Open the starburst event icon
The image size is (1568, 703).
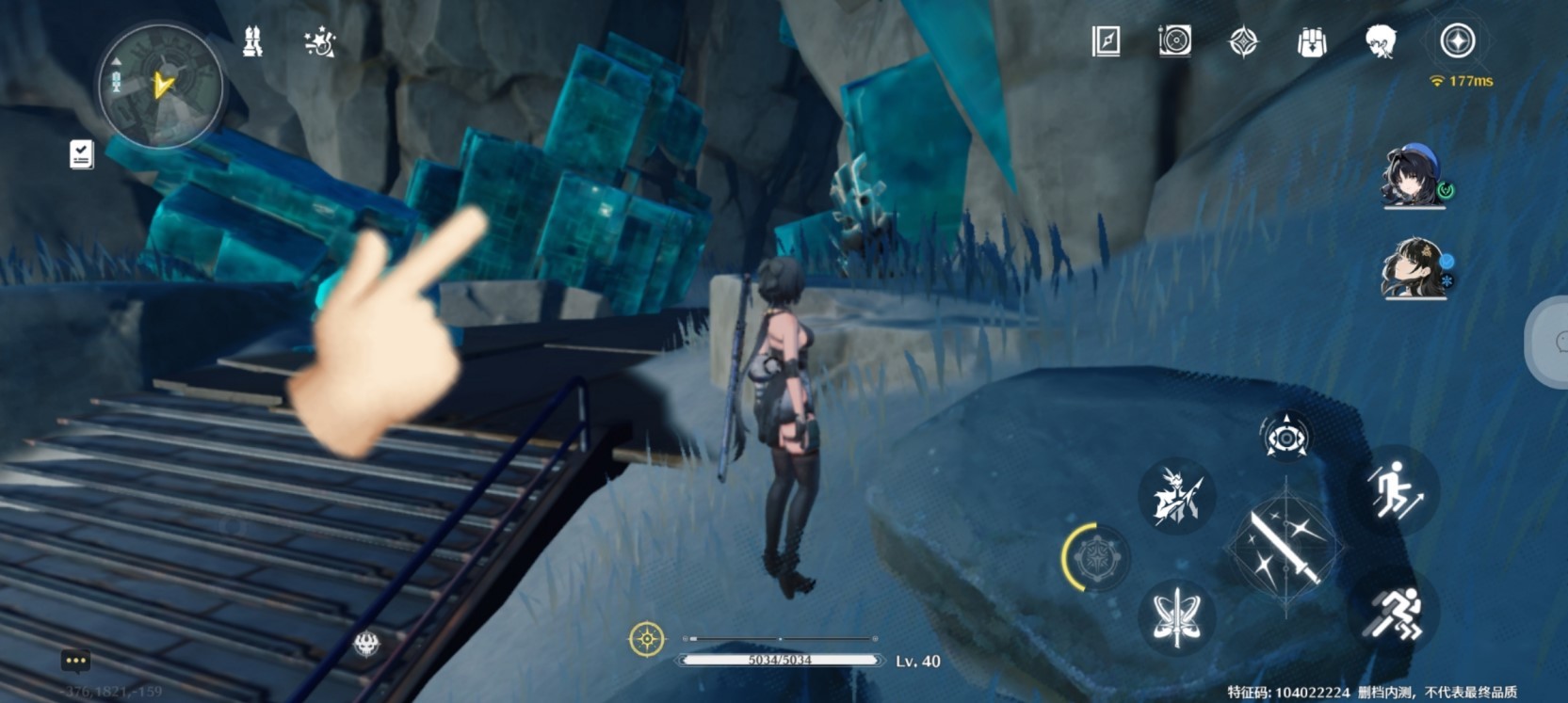(320, 42)
